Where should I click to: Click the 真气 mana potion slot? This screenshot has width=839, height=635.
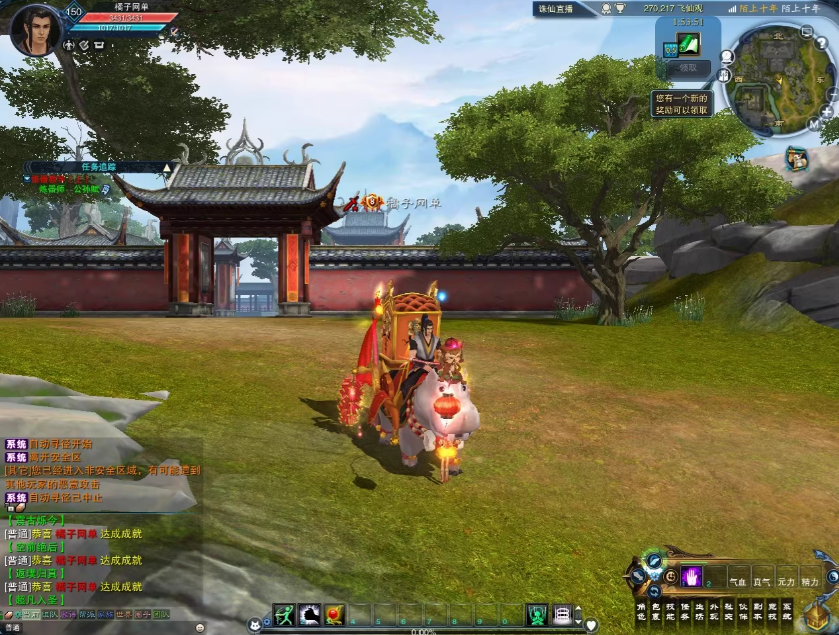[x=762, y=580]
